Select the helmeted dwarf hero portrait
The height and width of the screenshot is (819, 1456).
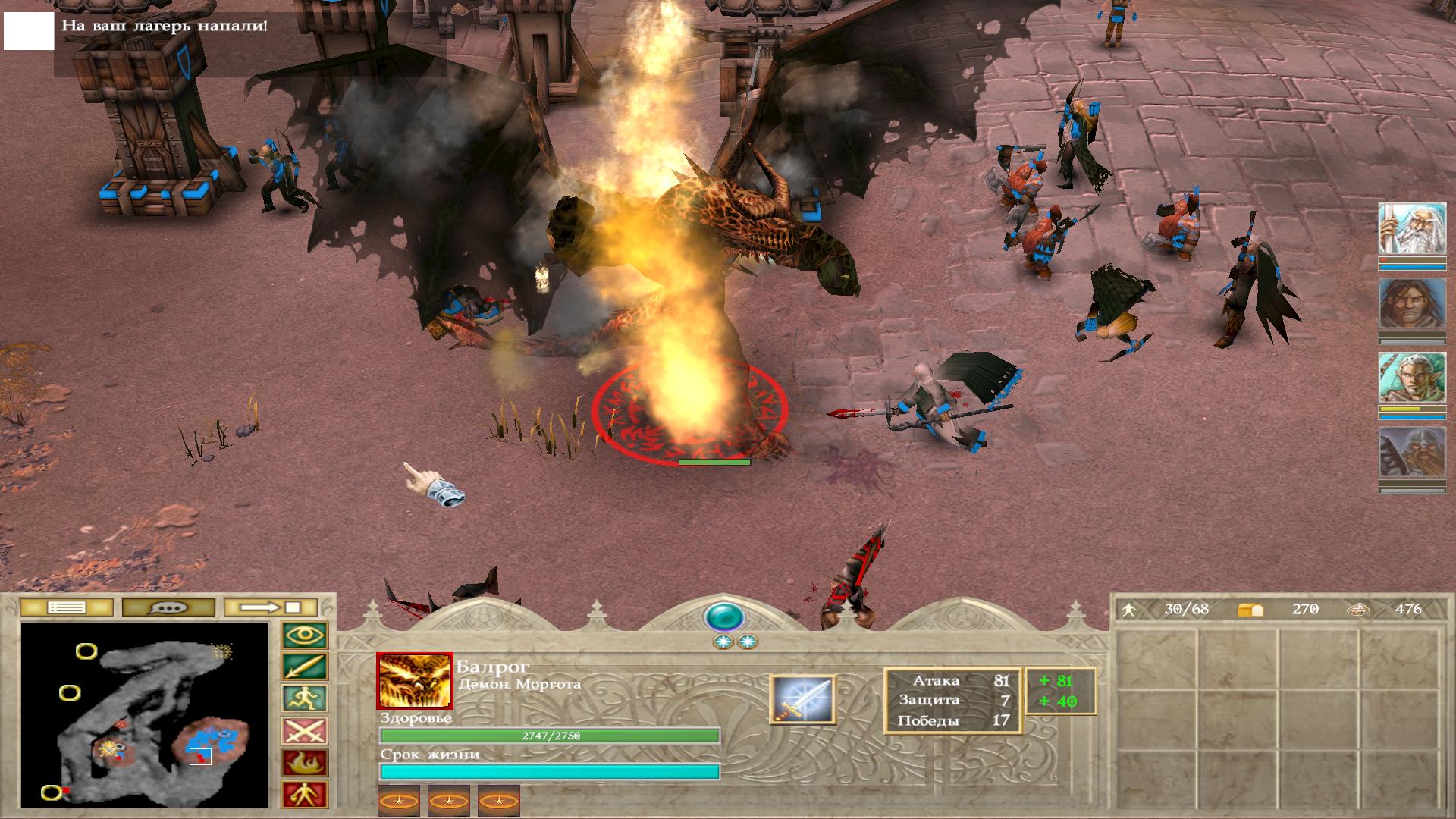(x=1412, y=452)
